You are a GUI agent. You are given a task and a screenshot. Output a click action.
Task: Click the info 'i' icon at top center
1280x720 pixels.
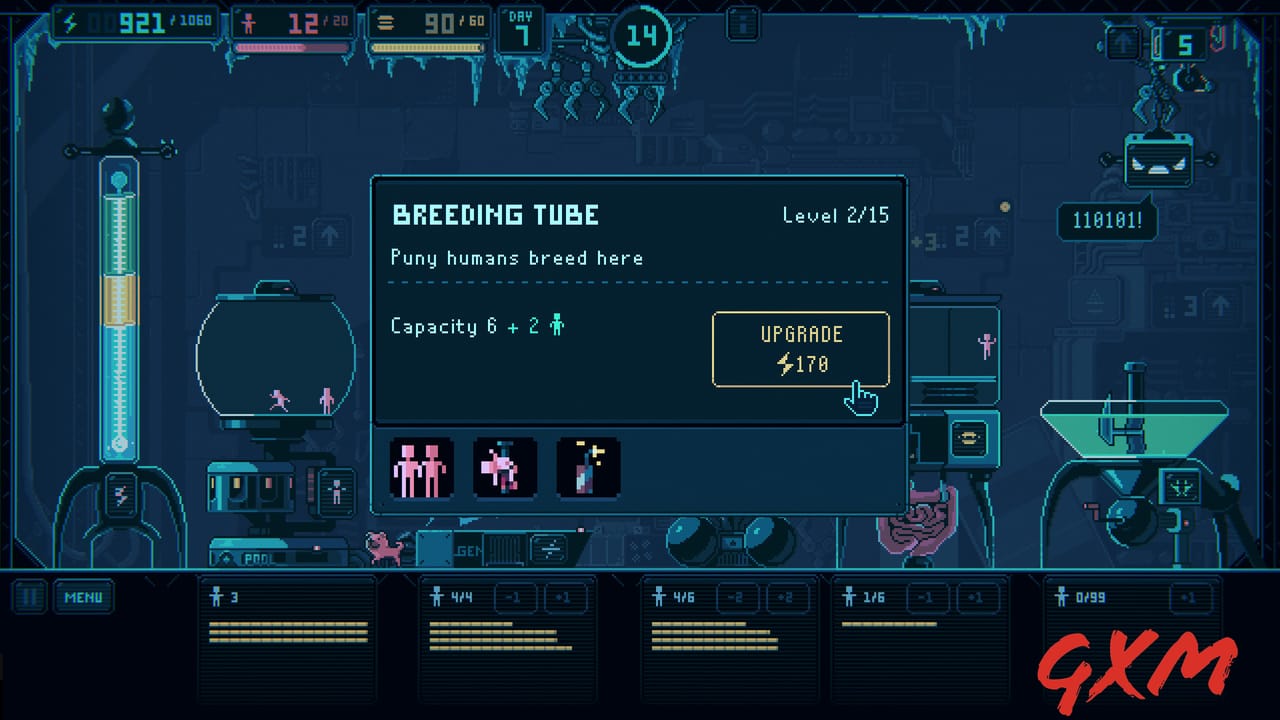tap(741, 22)
